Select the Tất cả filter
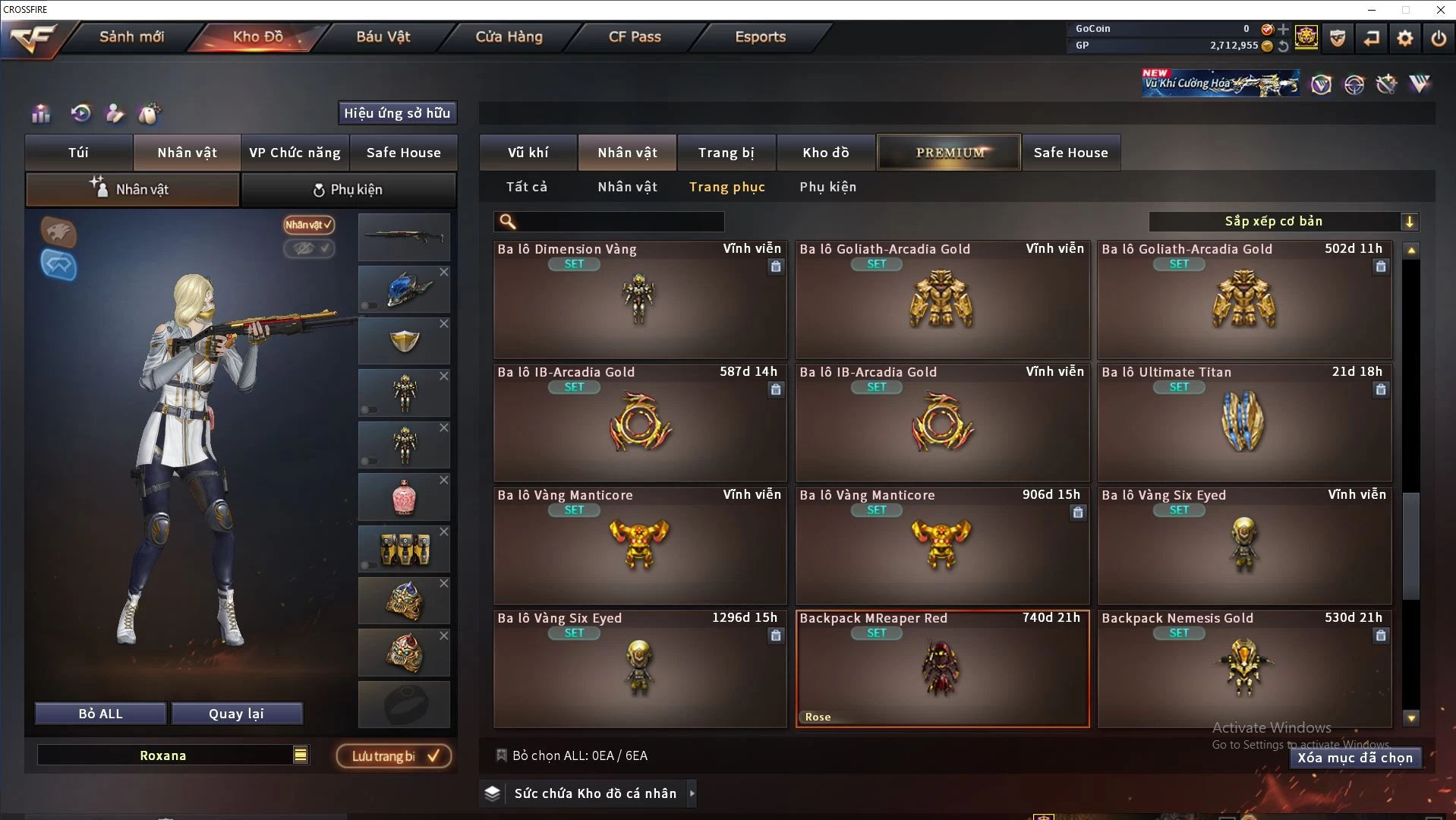Screen dimensions: 1456x820 tap(526, 187)
